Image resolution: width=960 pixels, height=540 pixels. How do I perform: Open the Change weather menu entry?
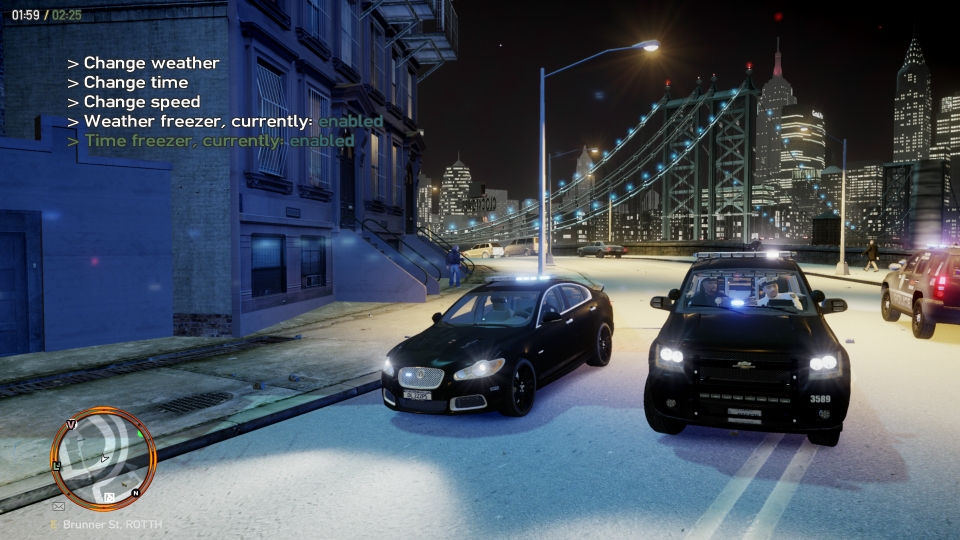[x=151, y=63]
